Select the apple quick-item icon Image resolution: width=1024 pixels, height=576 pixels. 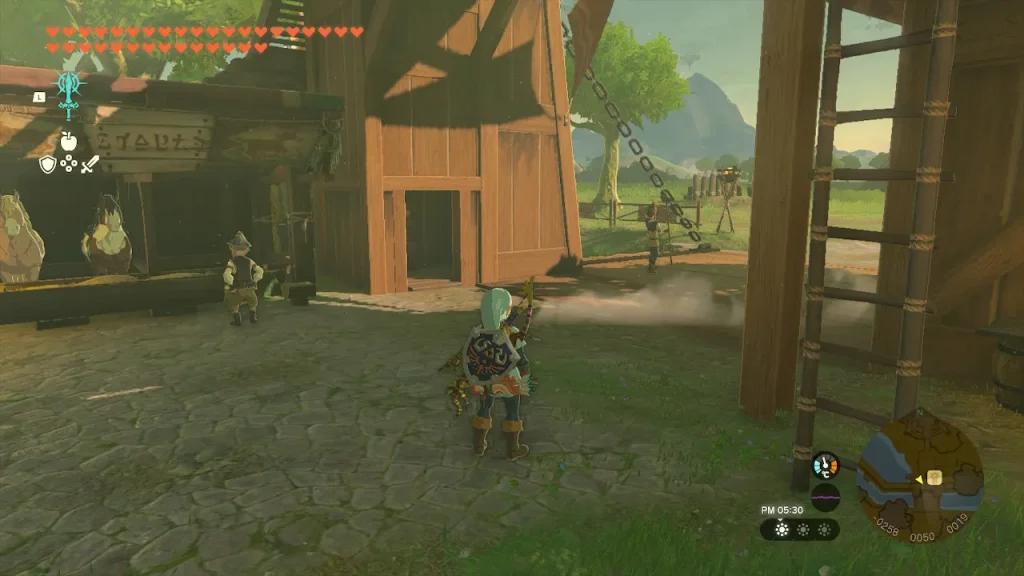coord(68,141)
